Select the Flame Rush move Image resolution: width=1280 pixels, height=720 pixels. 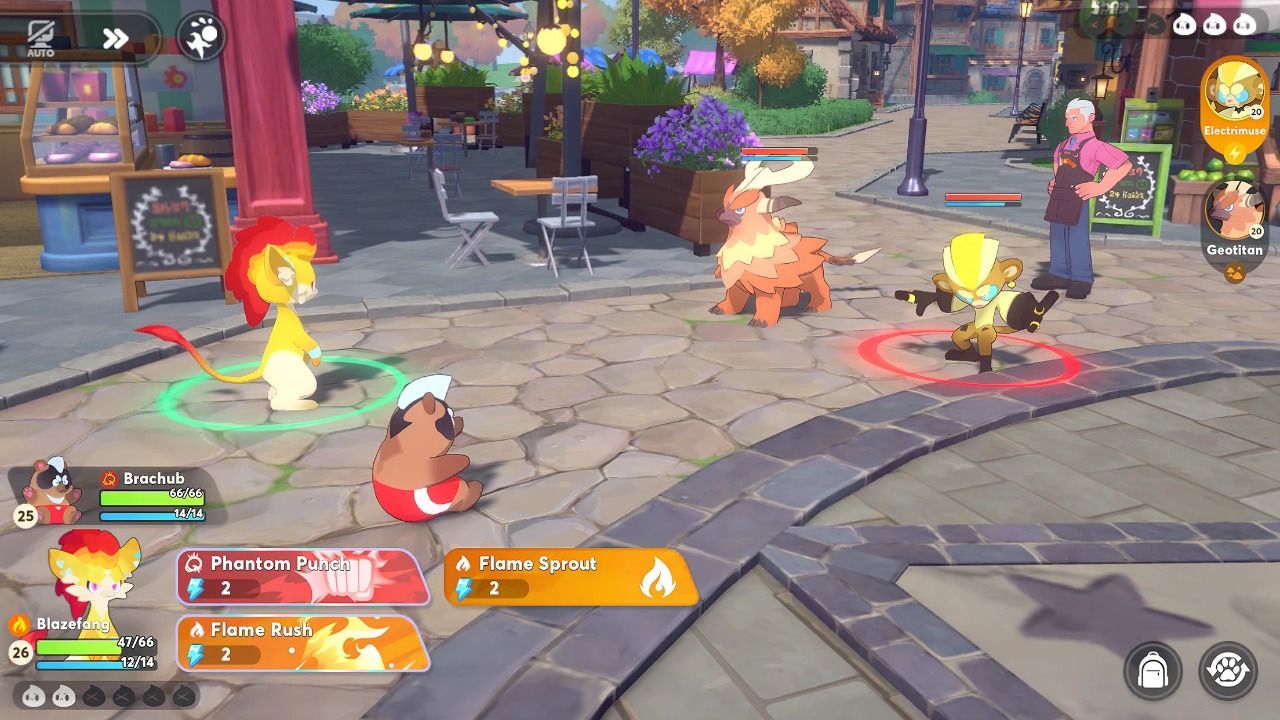pos(303,642)
